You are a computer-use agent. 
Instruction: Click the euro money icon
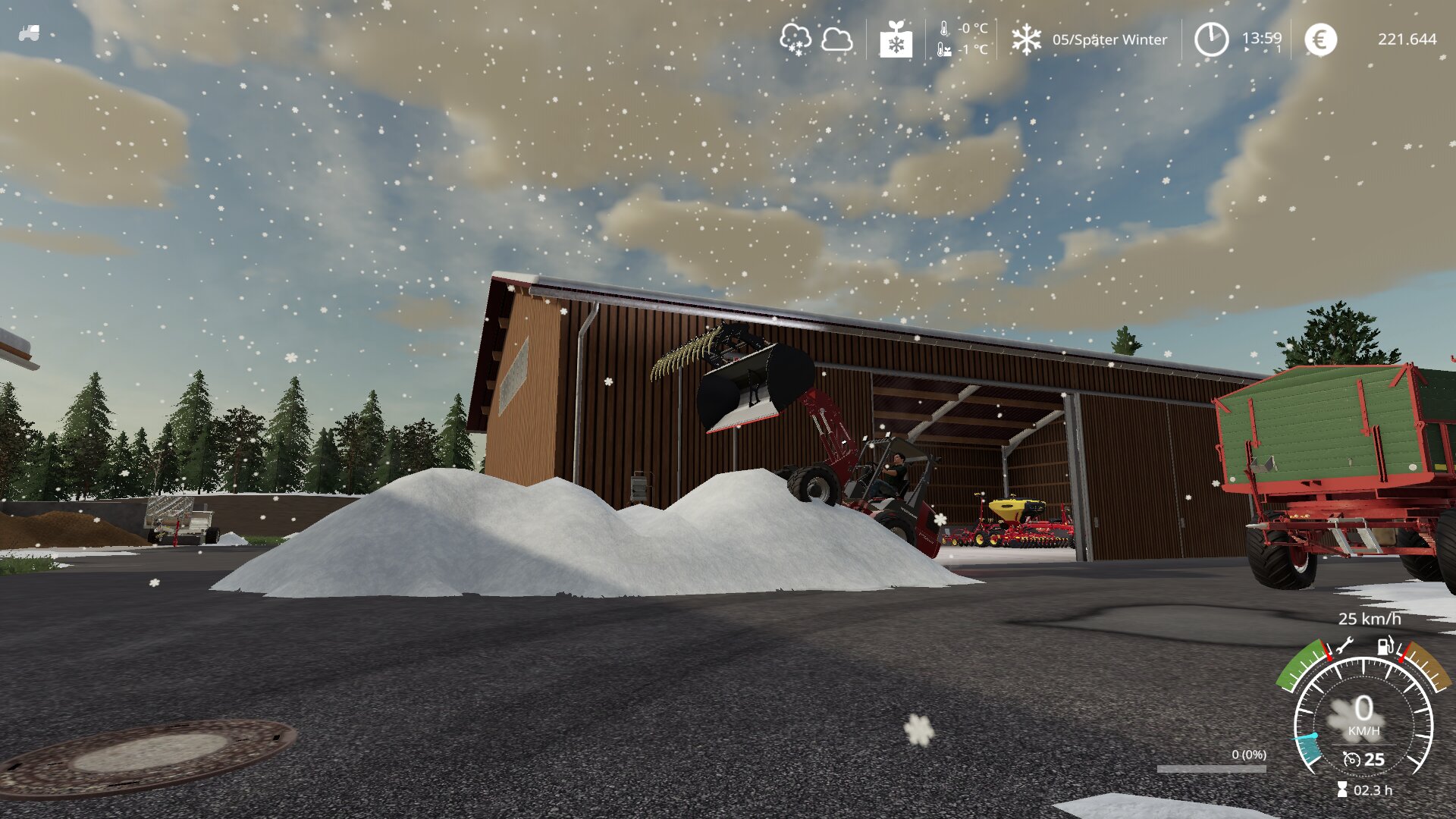(x=1320, y=39)
